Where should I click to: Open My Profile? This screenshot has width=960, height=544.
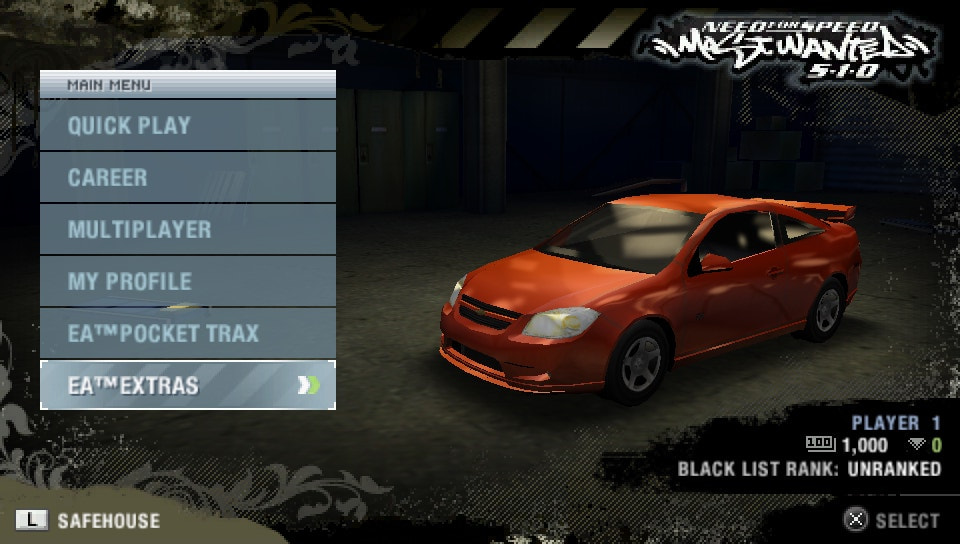coord(187,282)
